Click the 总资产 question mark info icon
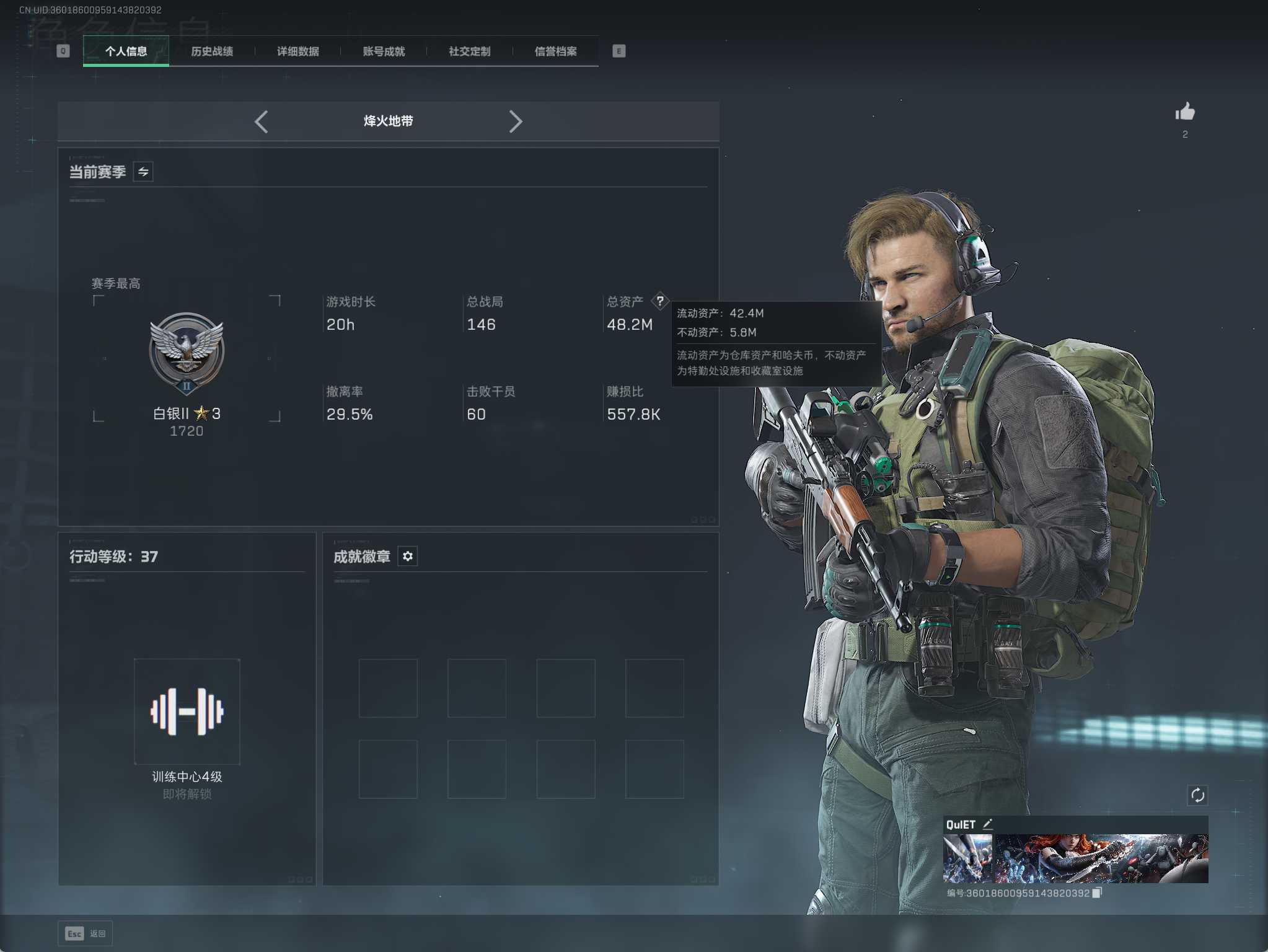The width and height of the screenshot is (1268, 952). (x=660, y=301)
